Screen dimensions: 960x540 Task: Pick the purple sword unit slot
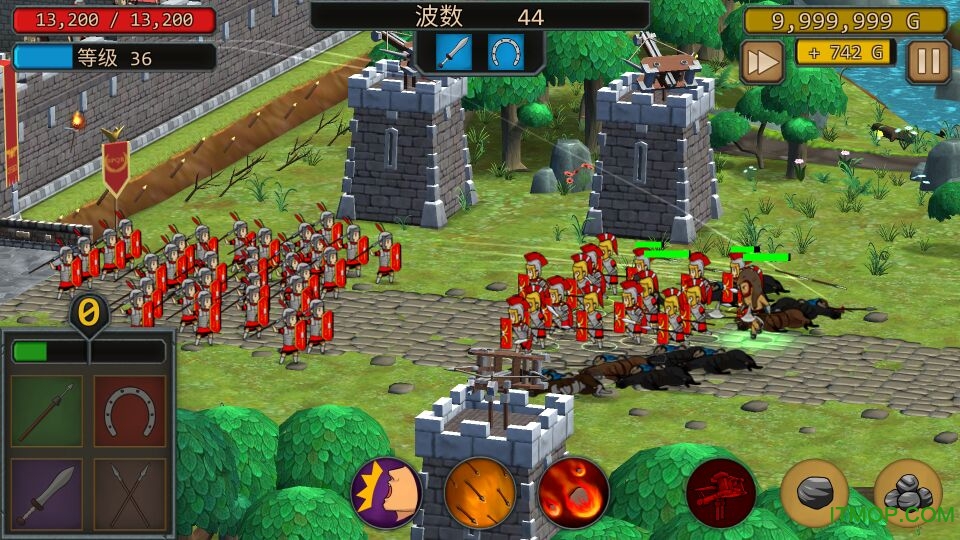pos(47,493)
